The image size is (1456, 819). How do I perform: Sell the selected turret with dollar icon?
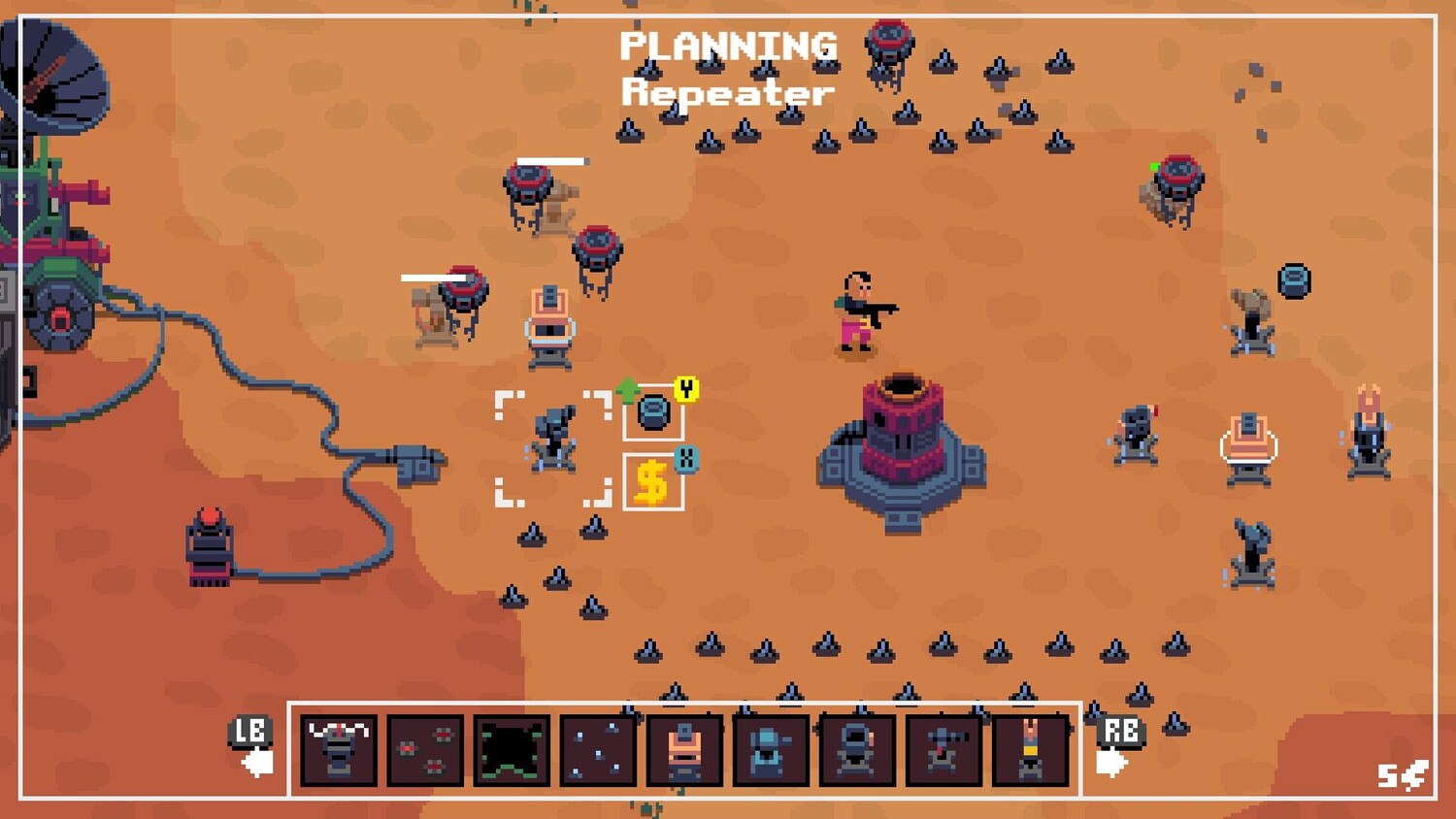[652, 481]
